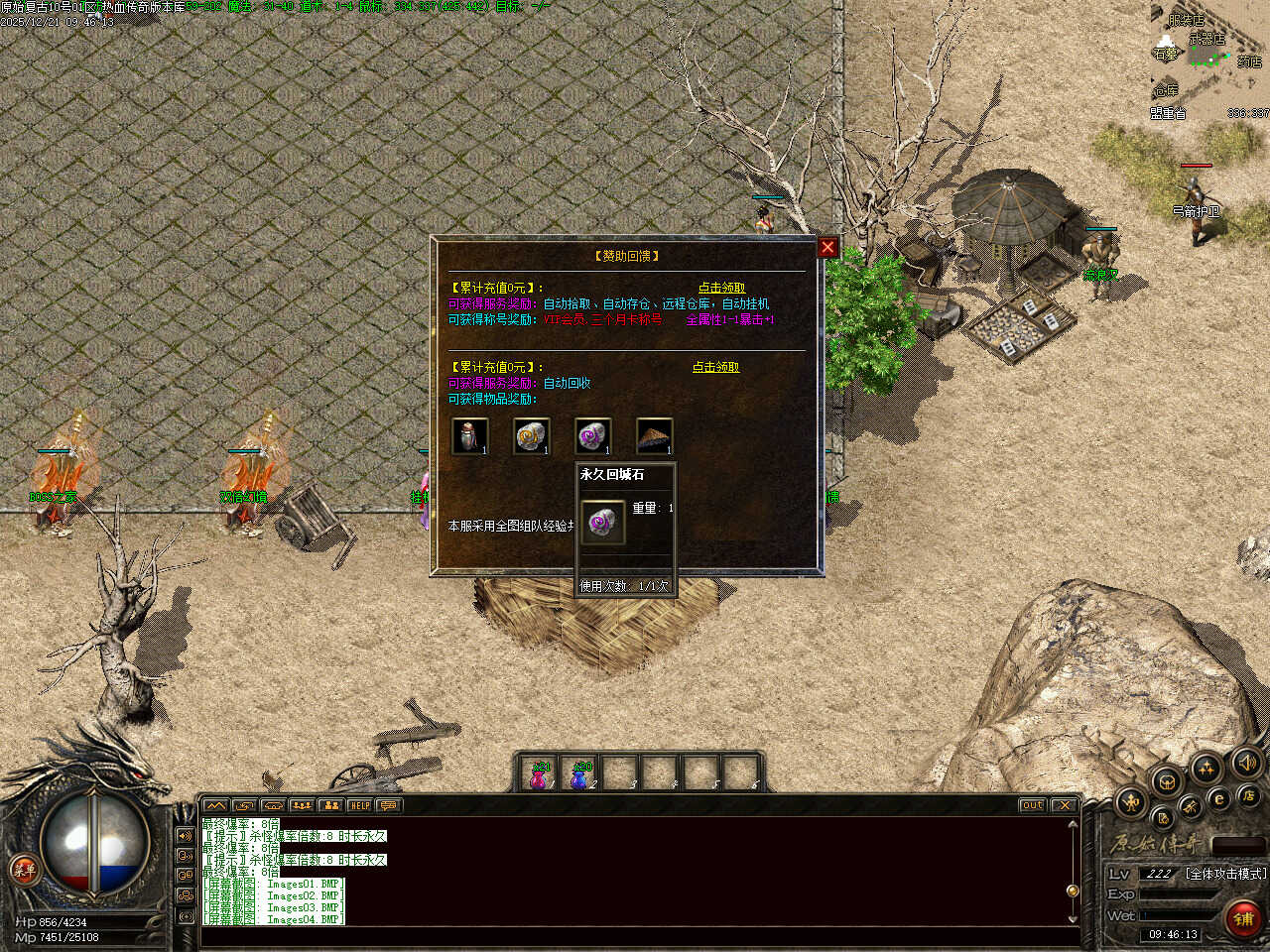Select the purple 永久回城石 stone reward slot
Image resolution: width=1270 pixels, height=952 pixels.
pos(592,436)
